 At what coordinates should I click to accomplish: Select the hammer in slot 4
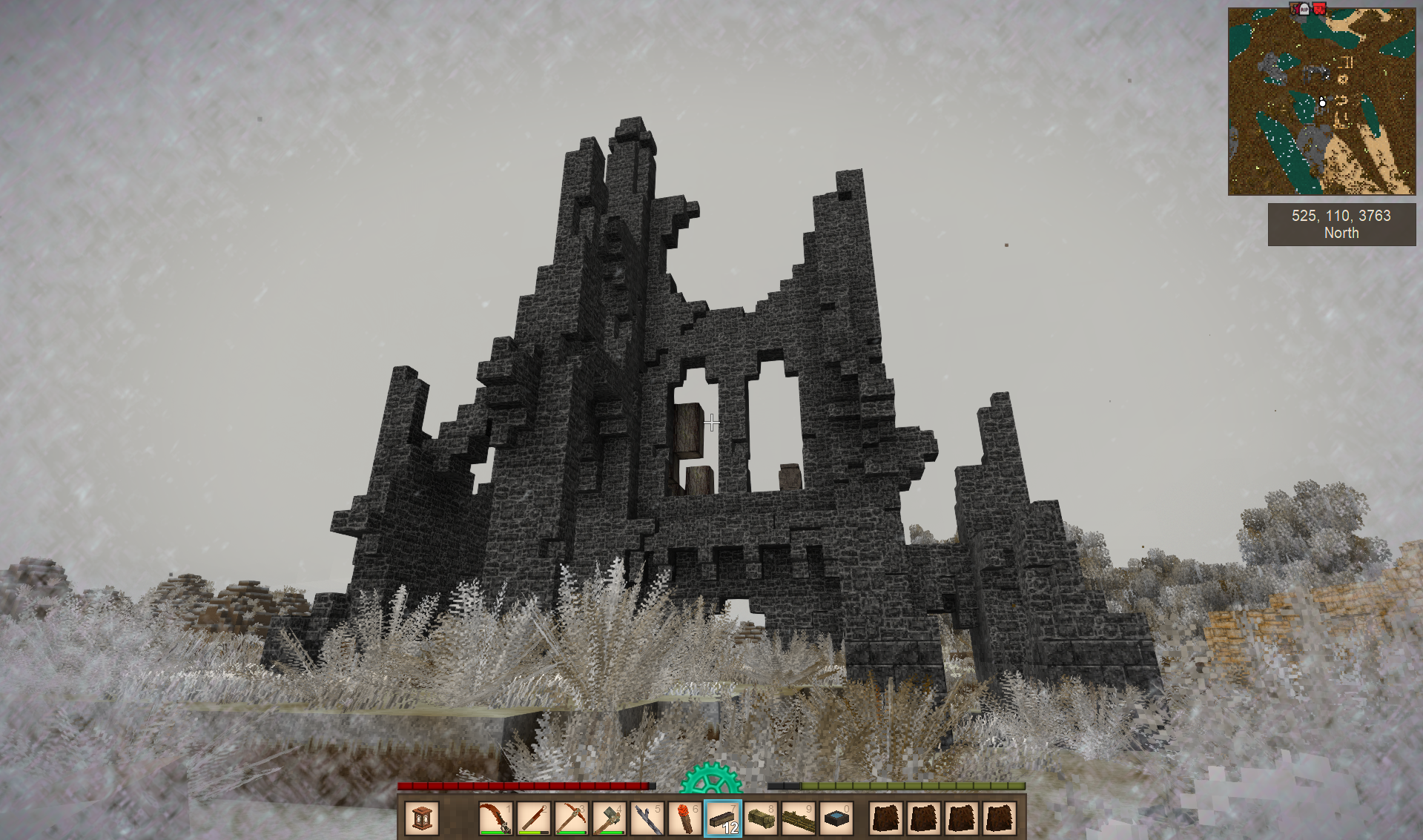(610, 818)
